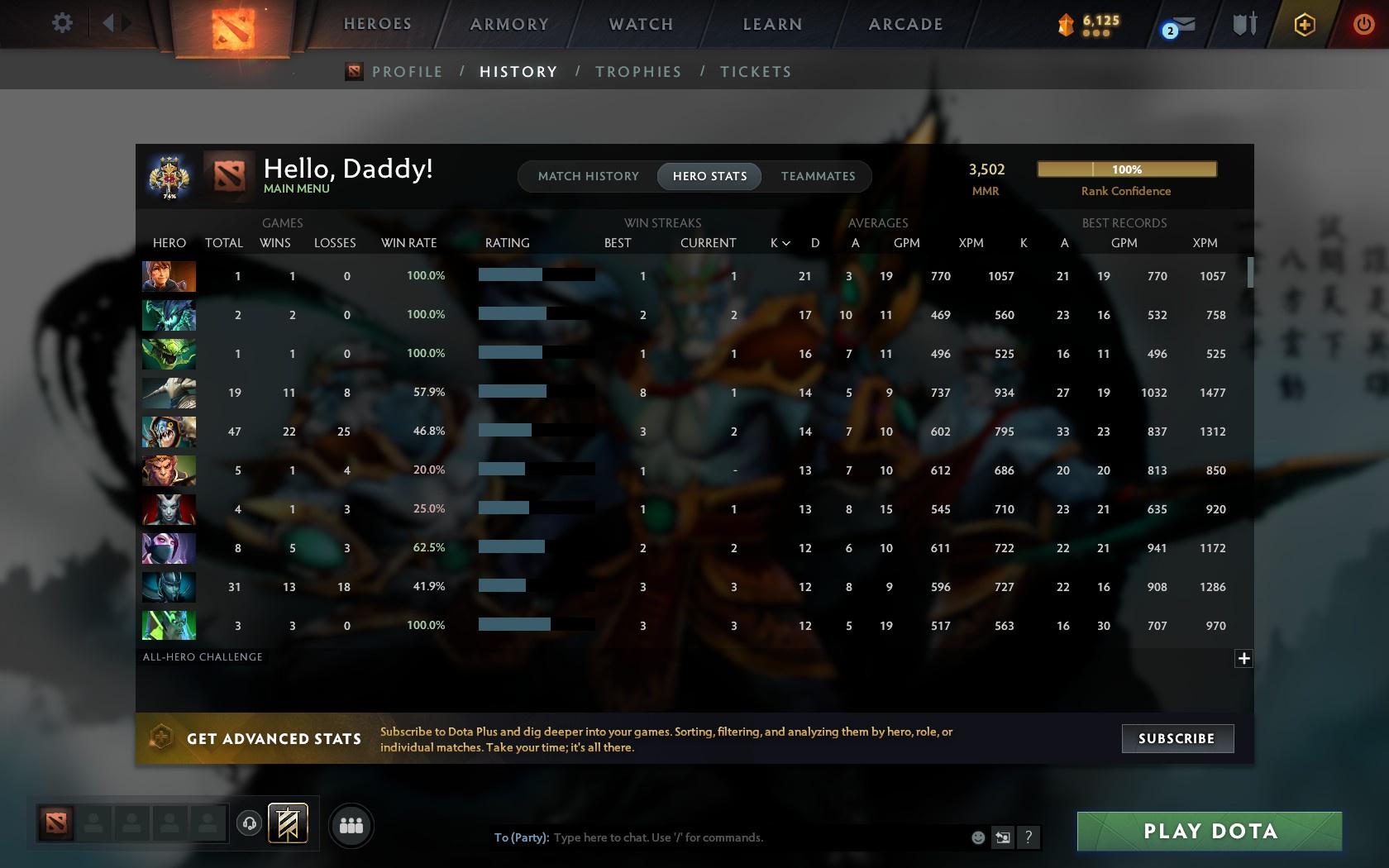
Task: Expand the all-hero challenge plus control
Action: tap(1243, 657)
